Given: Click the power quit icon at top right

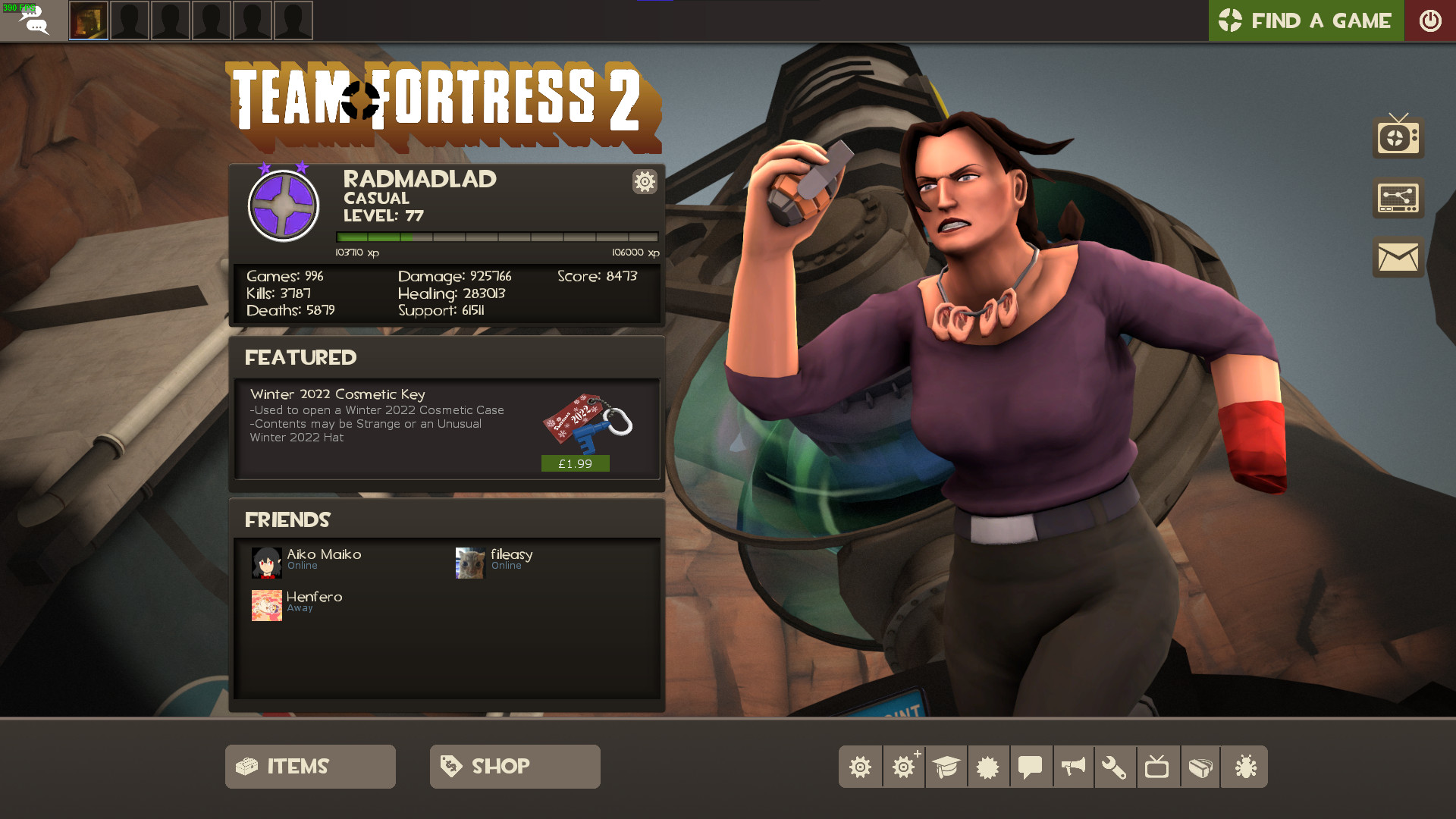Looking at the screenshot, I should point(1430,20).
